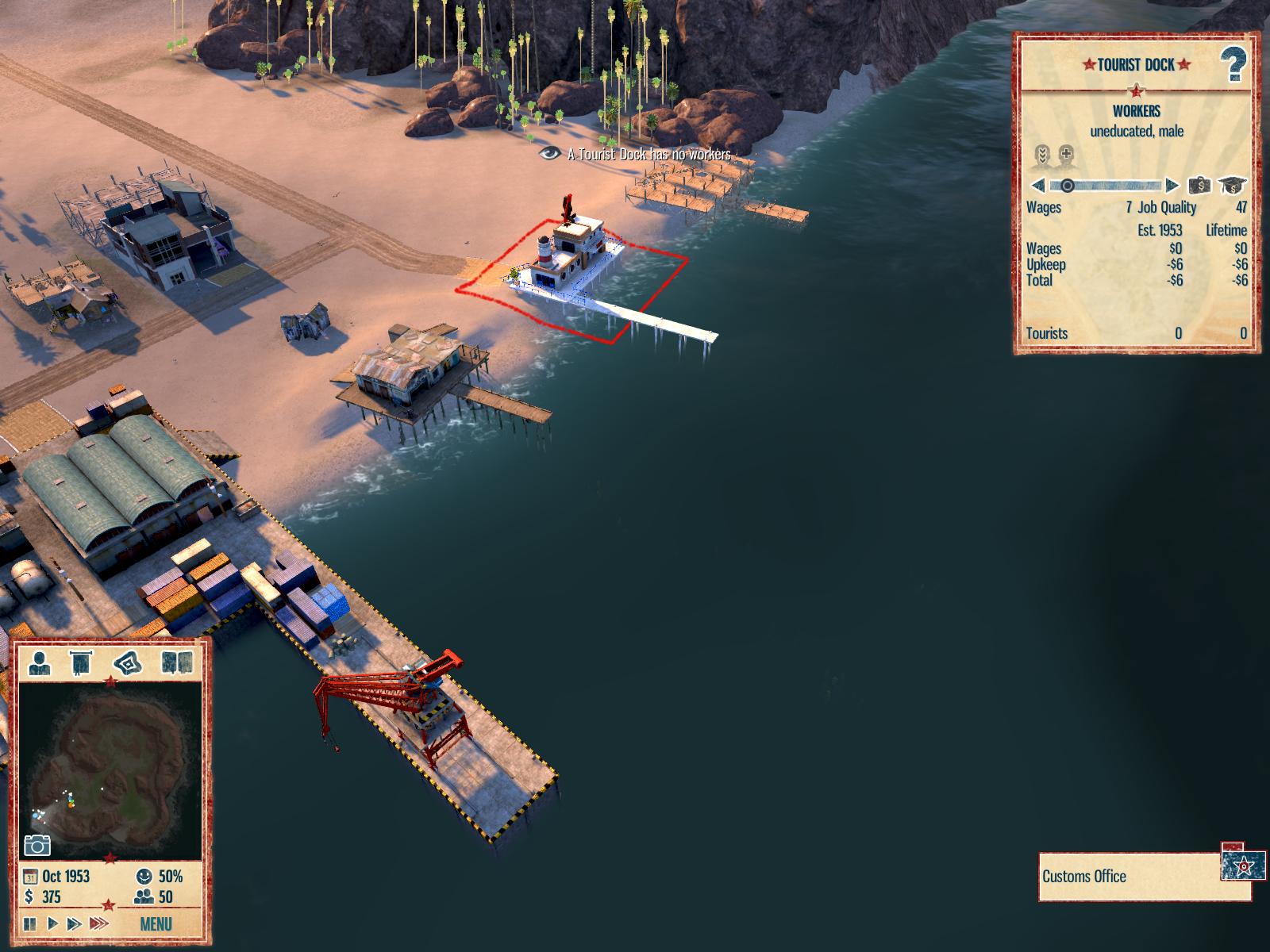1270x952 pixels.
Task: Set game speed to normal play
Action: (52, 923)
